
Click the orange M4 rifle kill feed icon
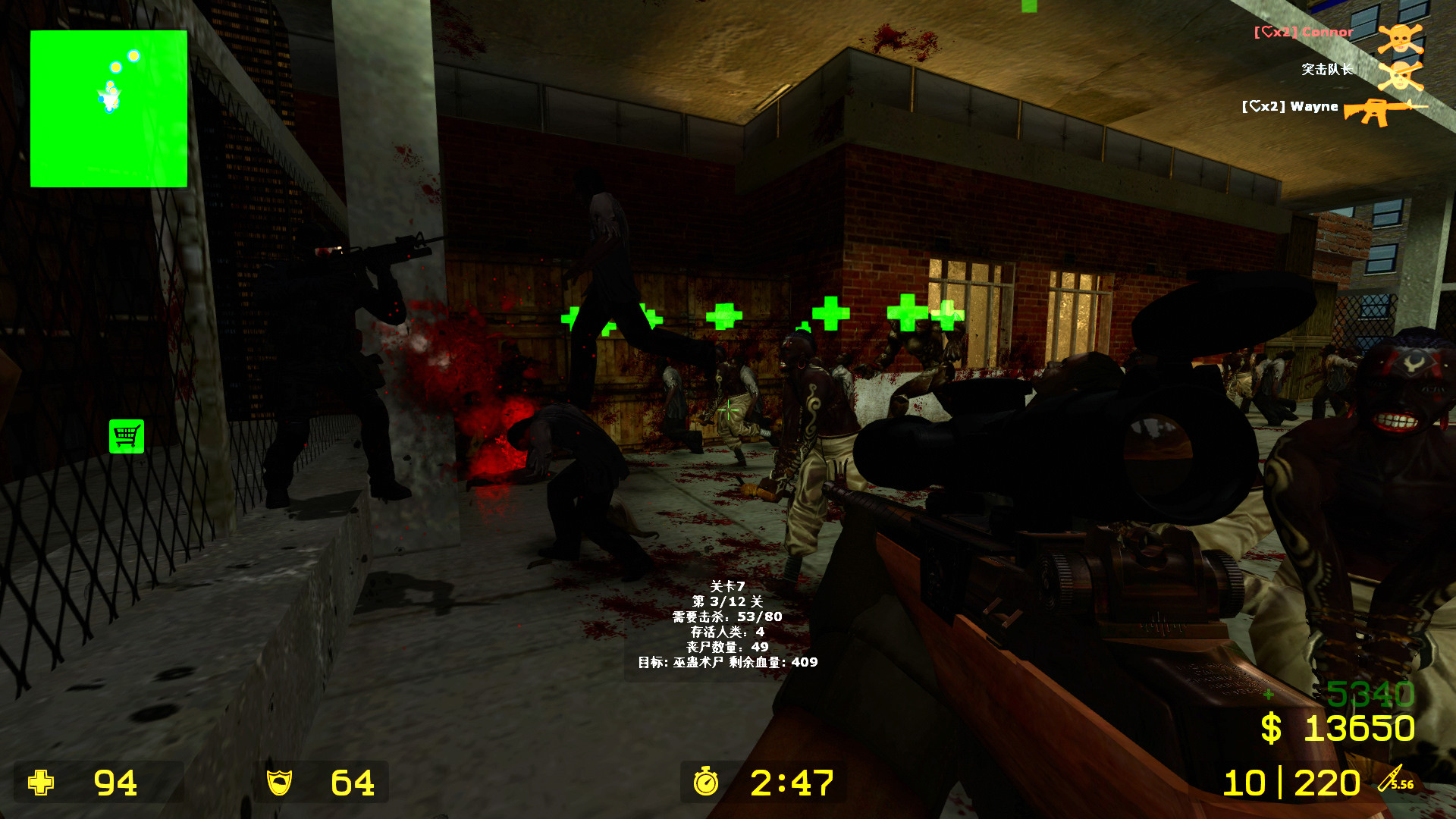coord(1378,110)
